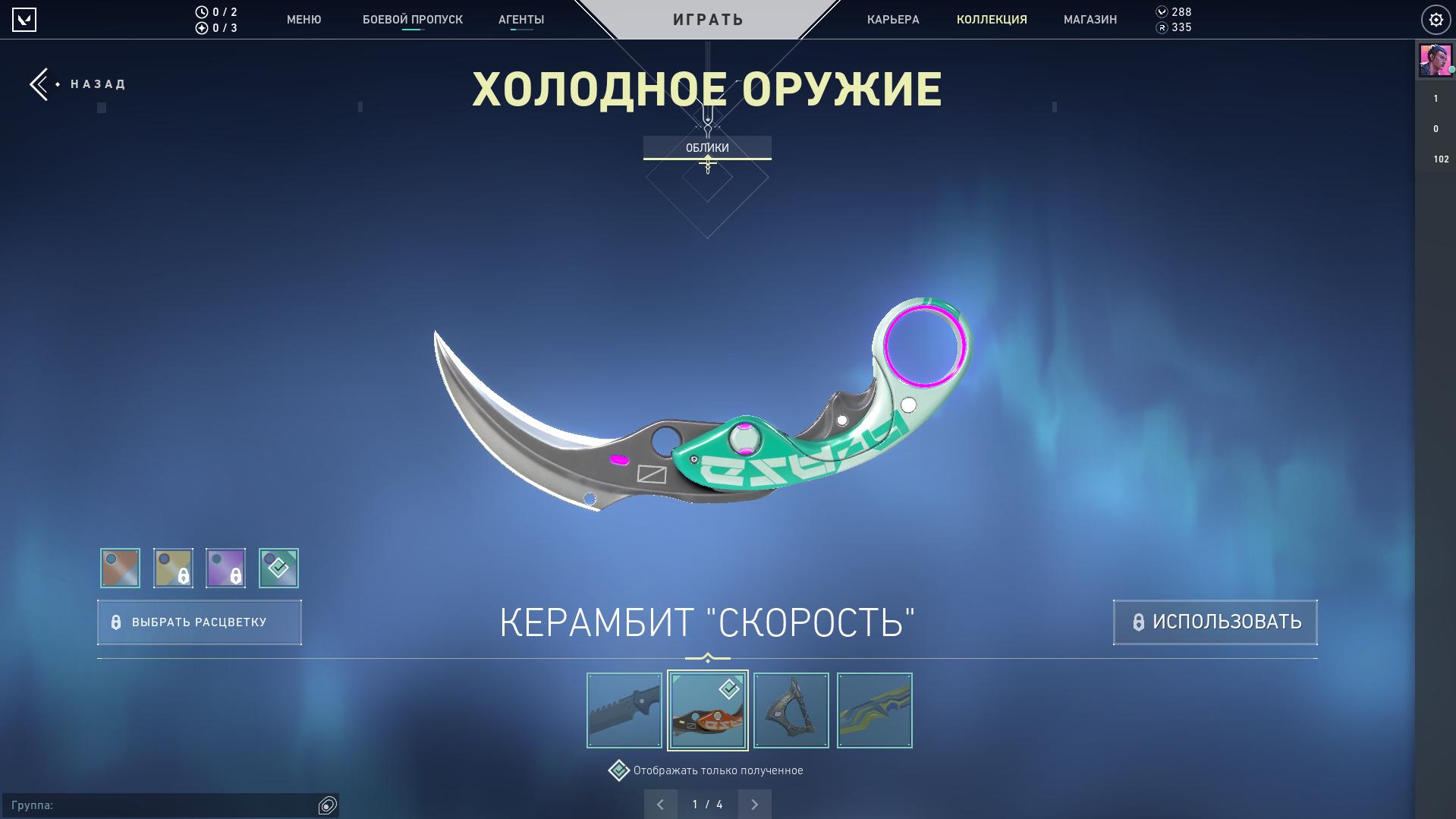Choose the orange color variant swatch
The width and height of the screenshot is (1456, 819).
click(120, 568)
